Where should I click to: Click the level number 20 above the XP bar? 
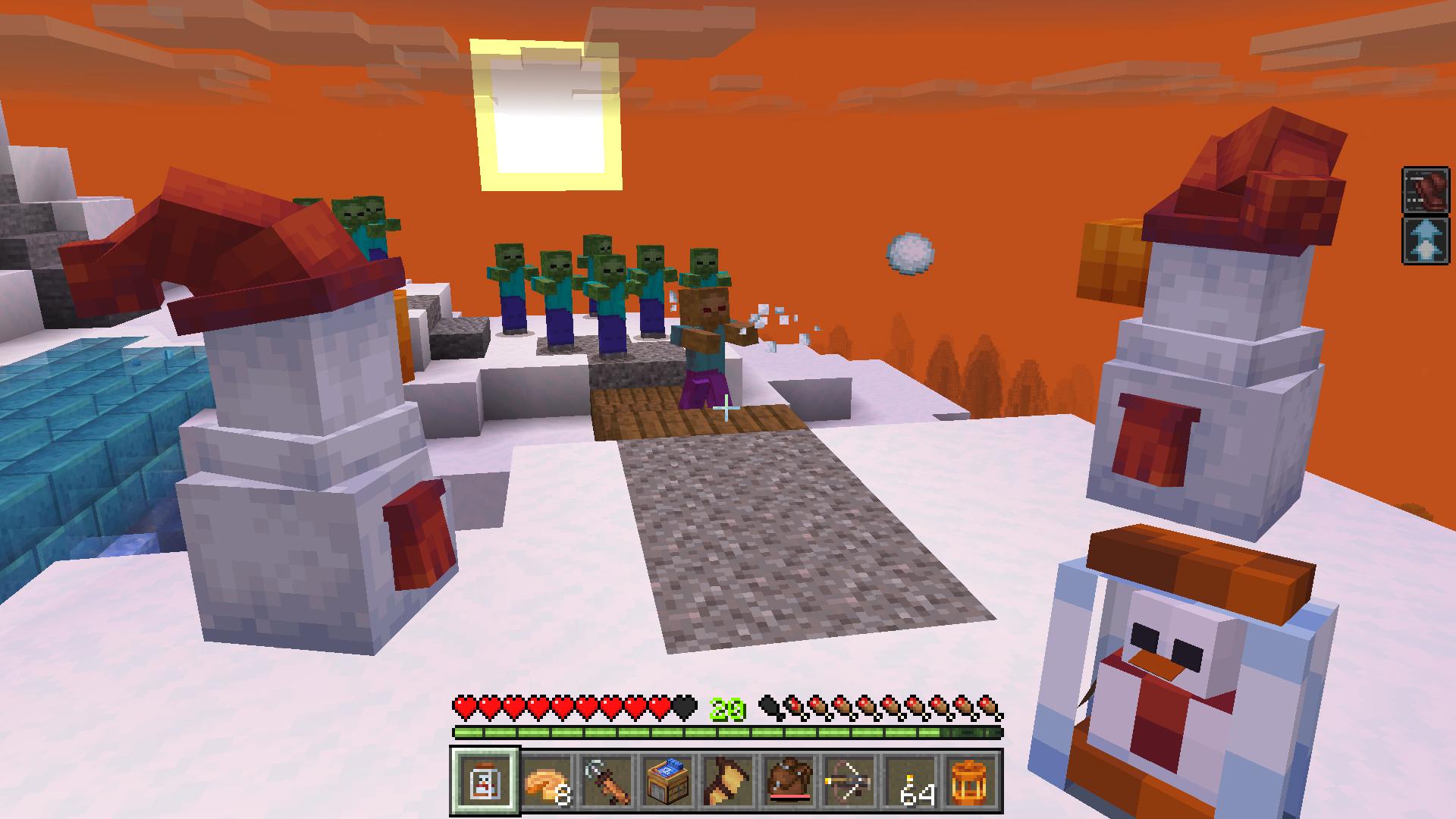pos(726,710)
